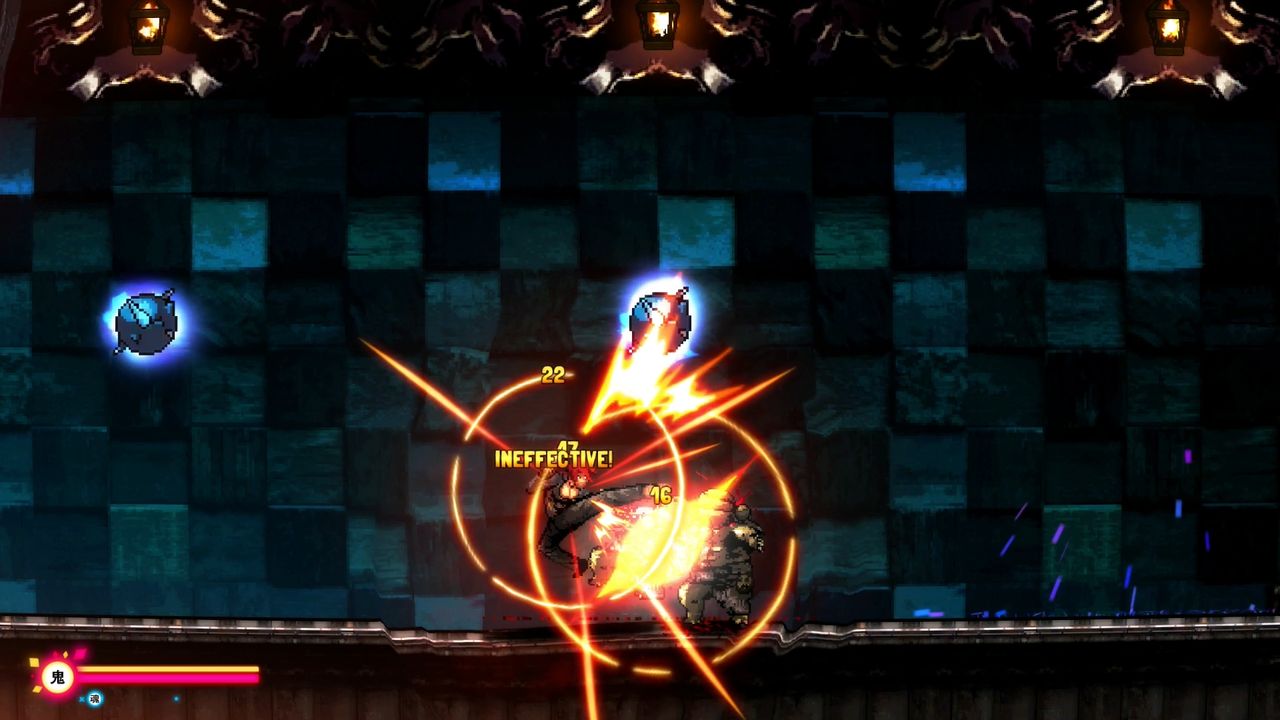Click the blue sparkle beside the soul icon

point(82,699)
